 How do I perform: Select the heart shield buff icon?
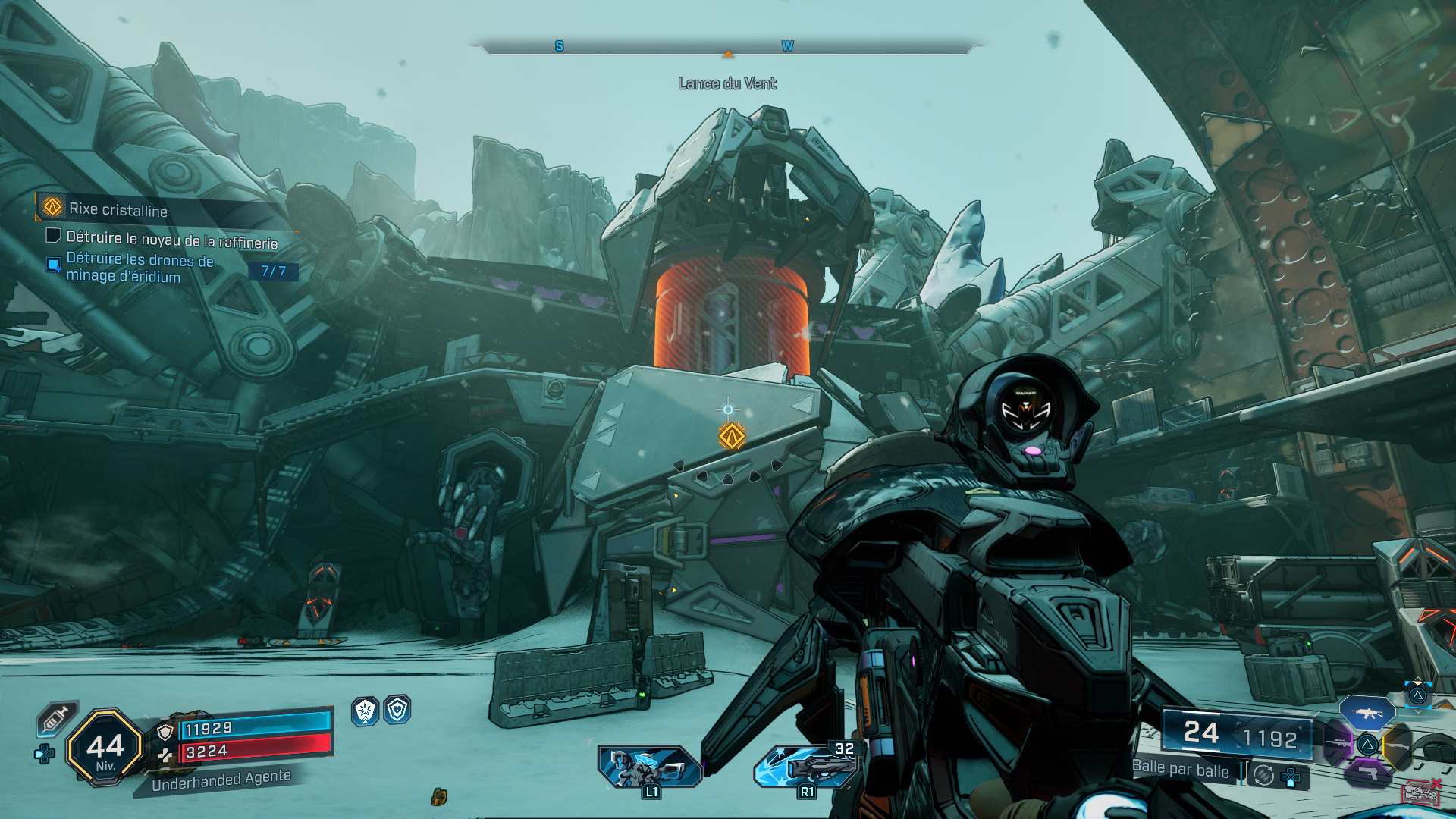pos(397,710)
